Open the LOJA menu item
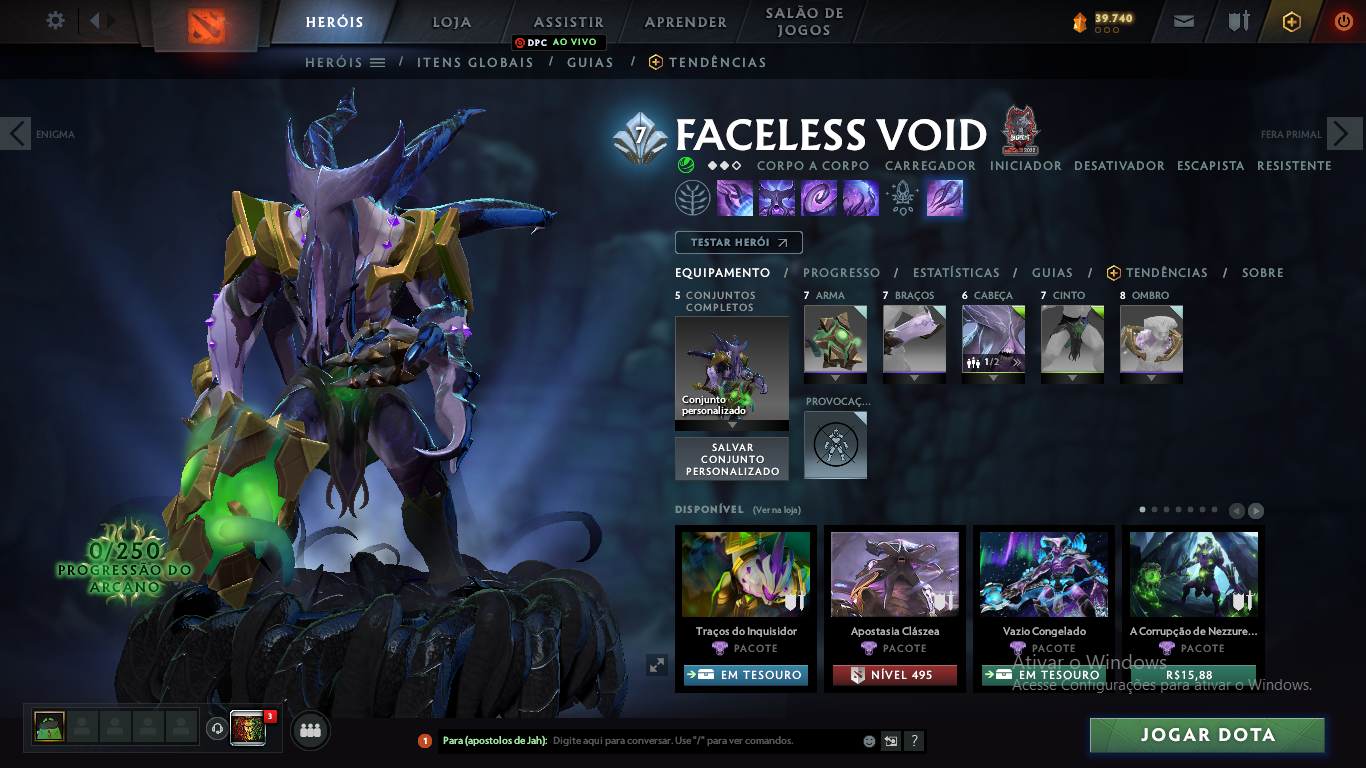Viewport: 1366px width, 768px height. (449, 21)
